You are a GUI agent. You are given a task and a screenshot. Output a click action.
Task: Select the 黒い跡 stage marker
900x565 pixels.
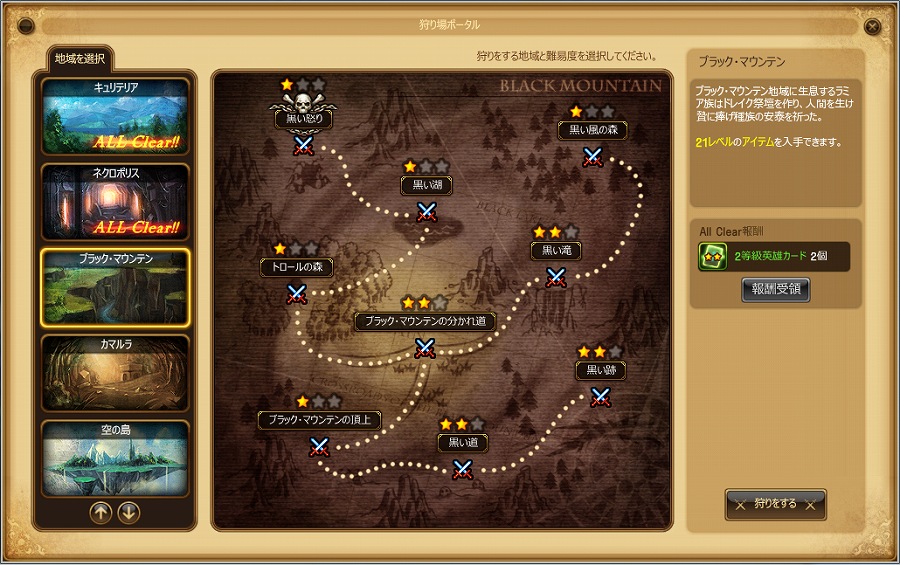(x=600, y=397)
